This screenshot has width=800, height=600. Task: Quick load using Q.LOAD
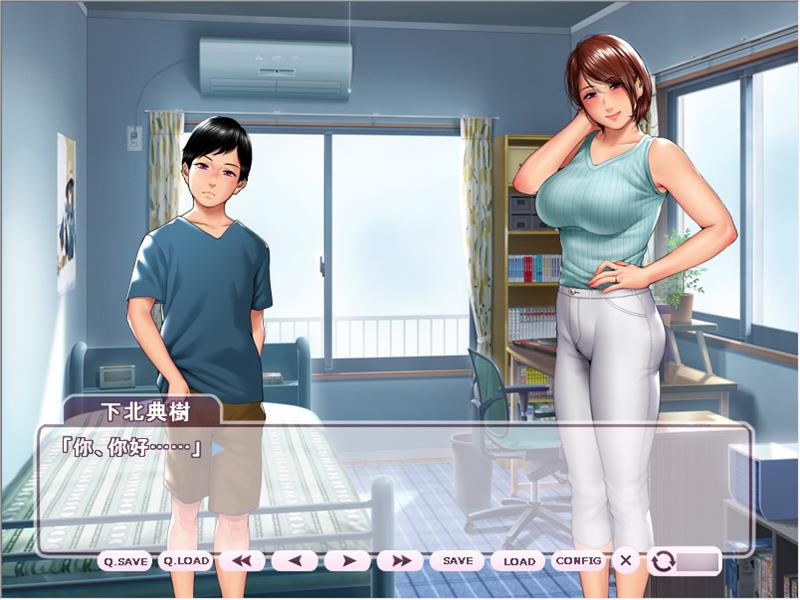186,561
